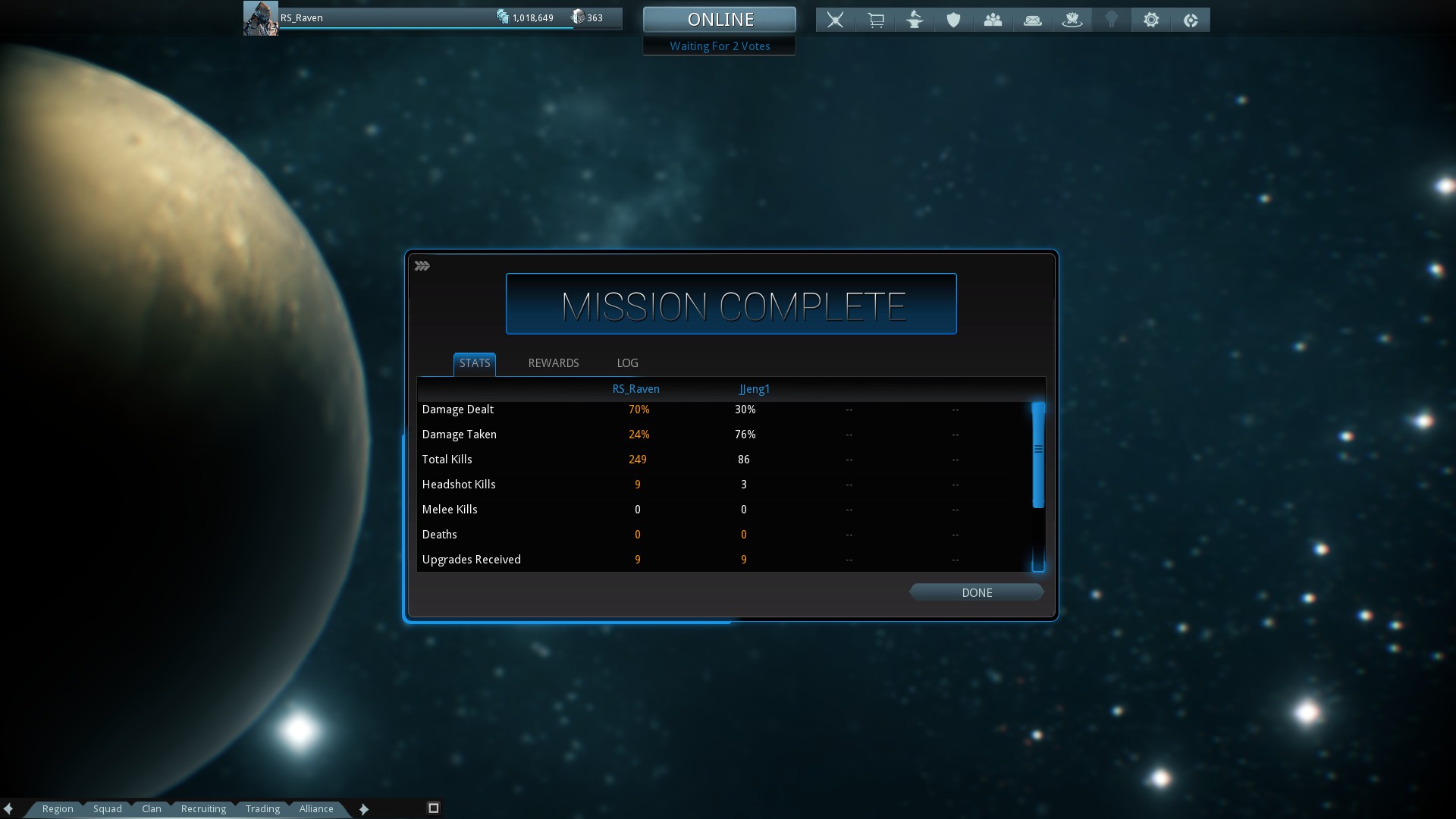
Task: Open the Region chat tab
Action: pyautogui.click(x=58, y=808)
